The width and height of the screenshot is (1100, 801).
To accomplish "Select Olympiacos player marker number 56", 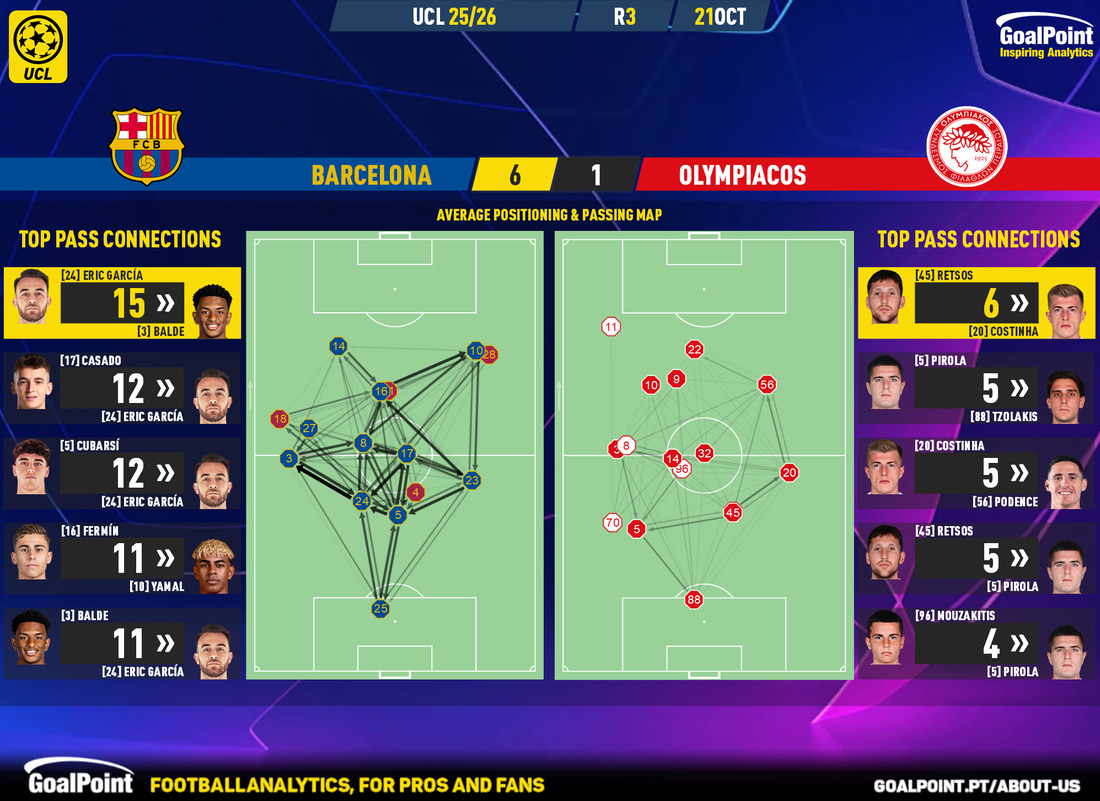I will 767,384.
